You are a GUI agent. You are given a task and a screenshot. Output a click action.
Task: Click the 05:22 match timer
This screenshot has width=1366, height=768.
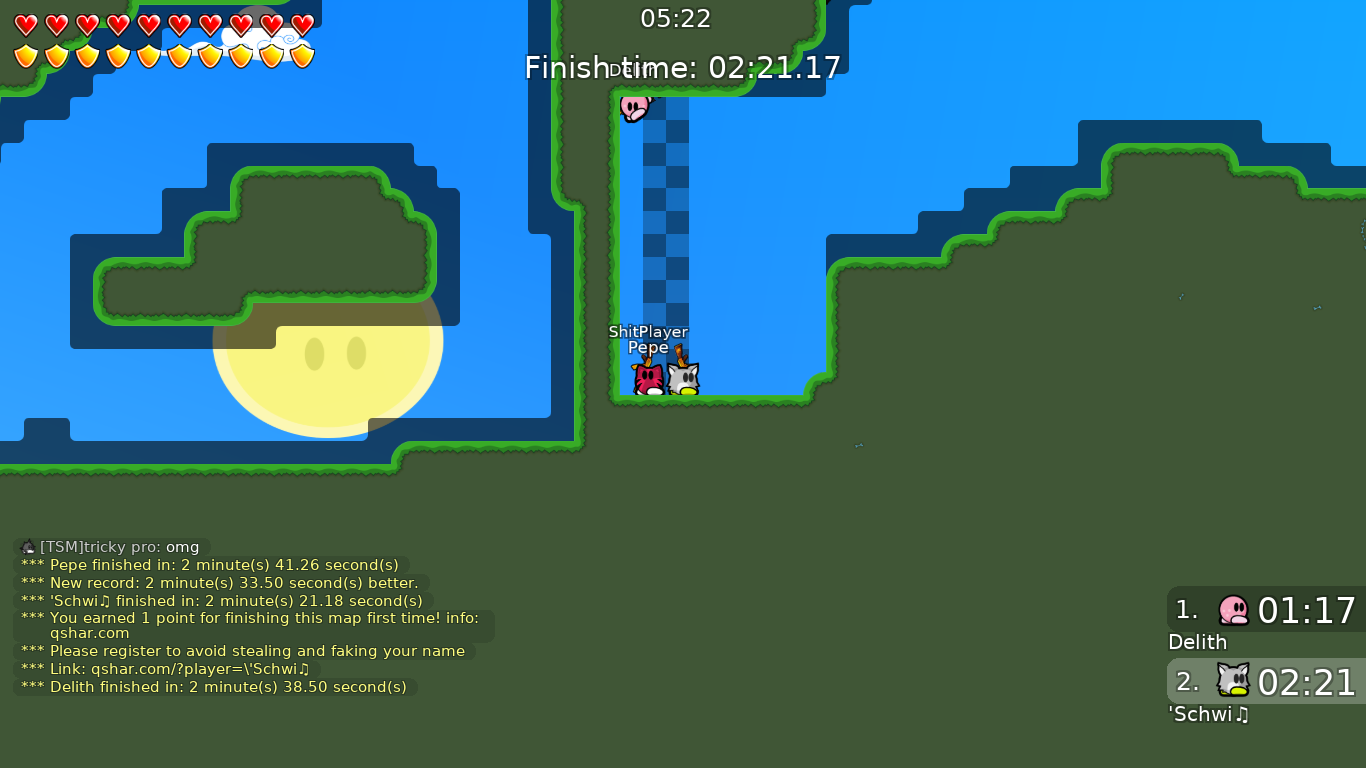click(675, 18)
